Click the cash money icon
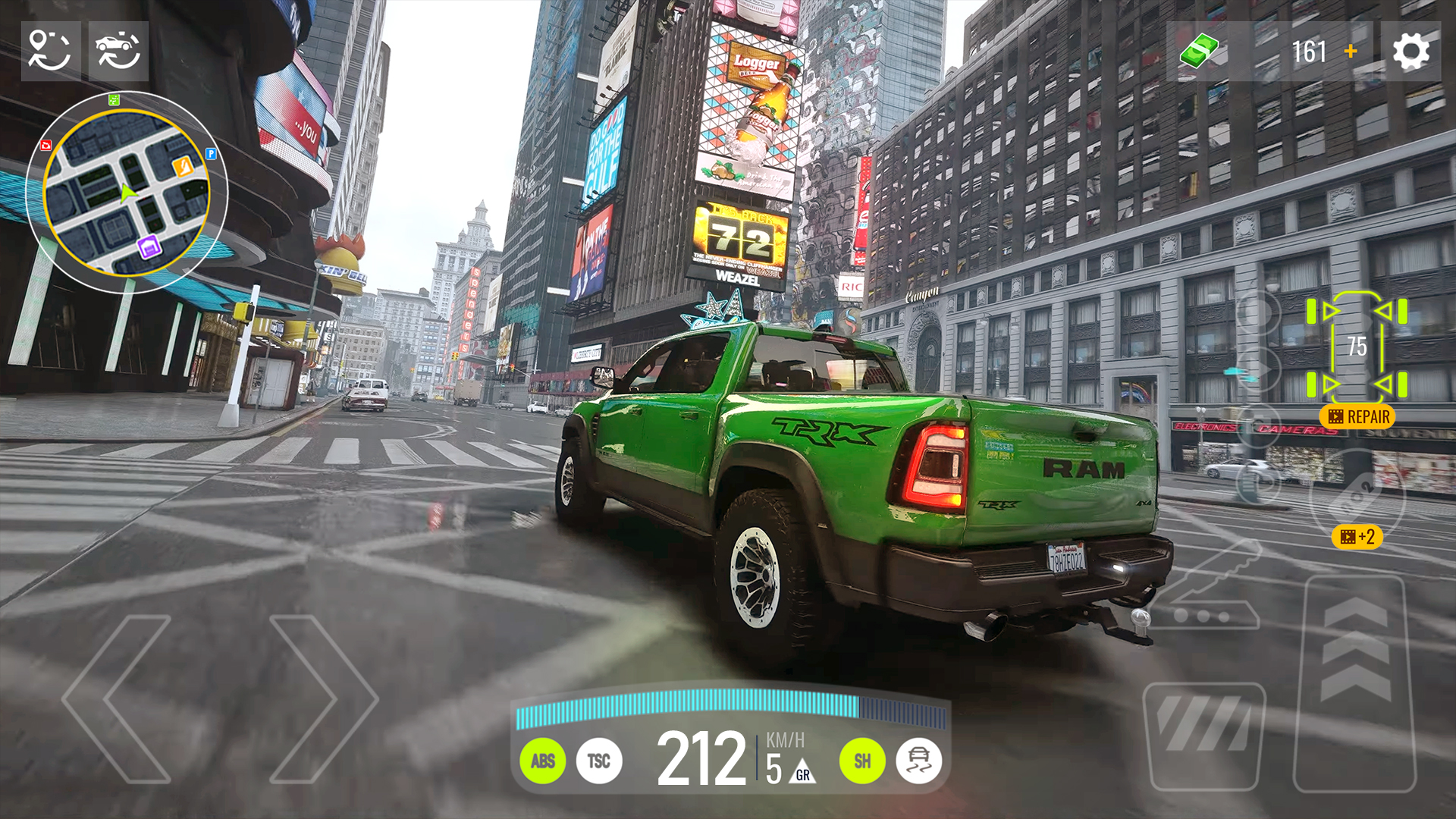This screenshot has height=819, width=1456. tap(1197, 52)
